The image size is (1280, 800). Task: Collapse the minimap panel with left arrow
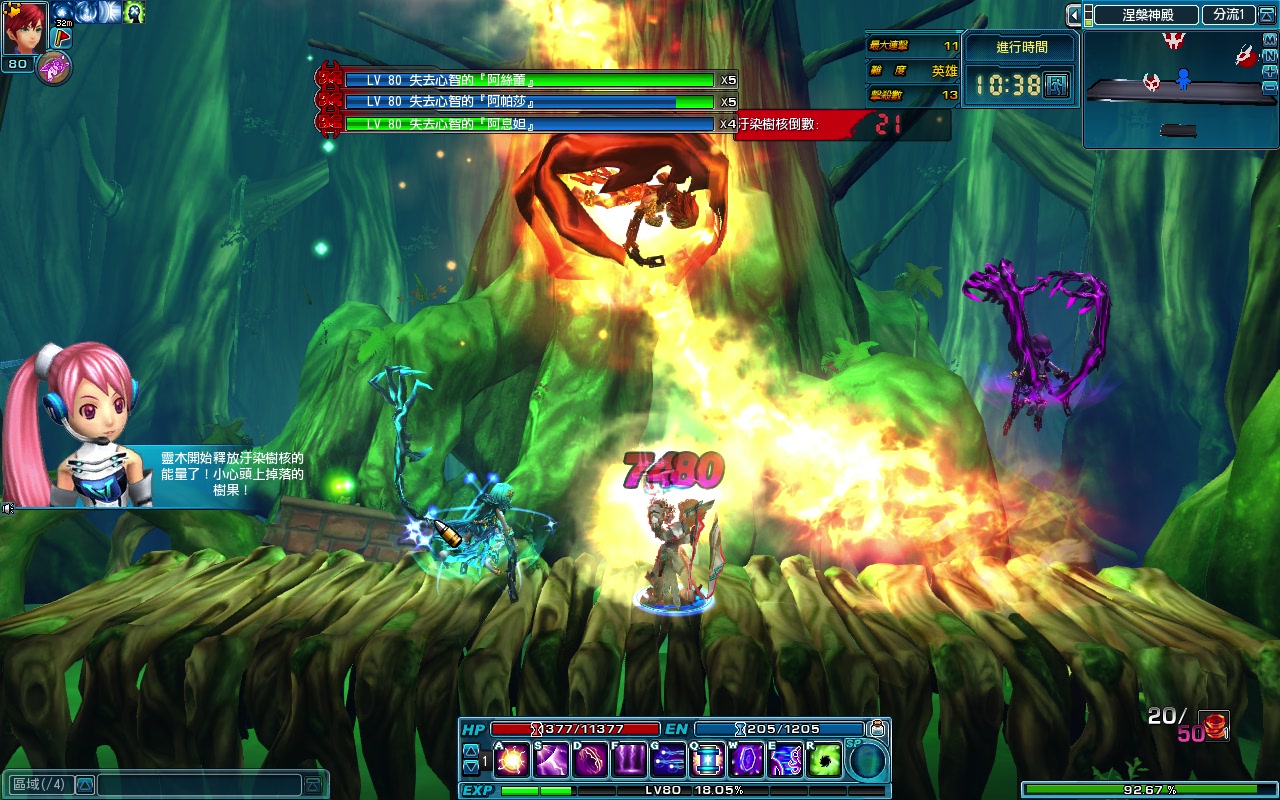coord(1074,15)
